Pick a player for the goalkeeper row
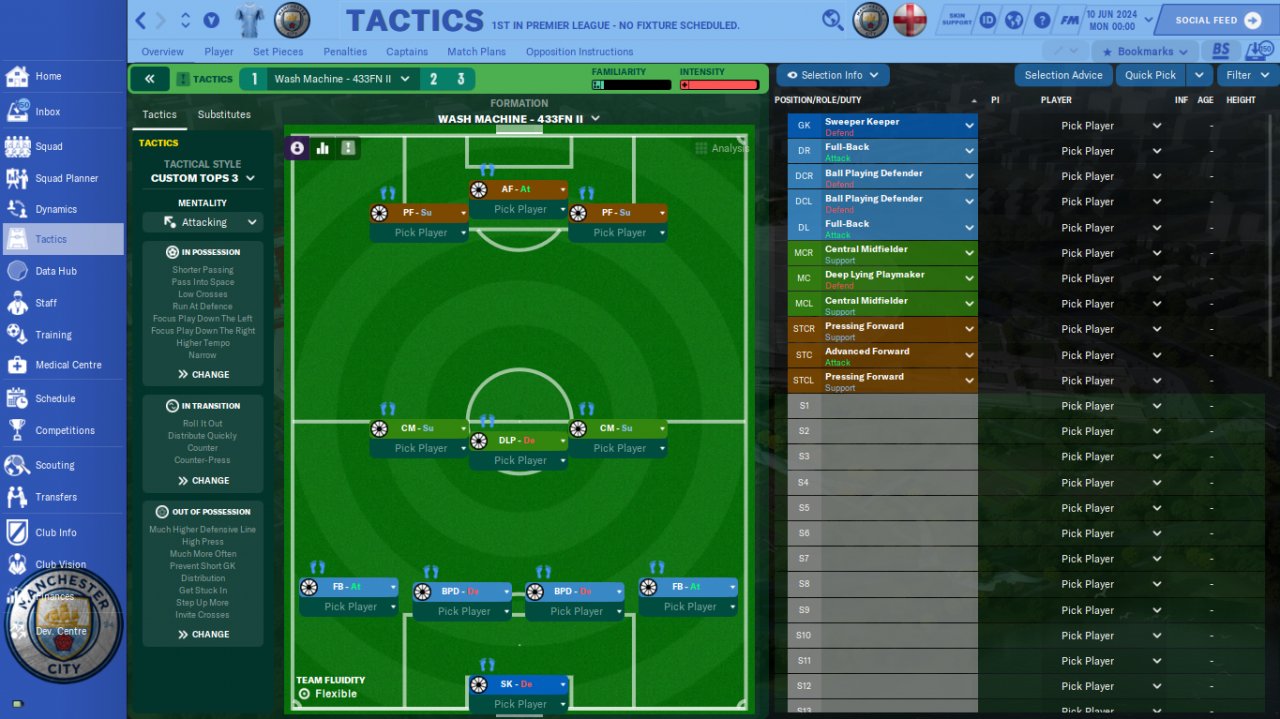The image size is (1280, 719). pyautogui.click(x=1111, y=126)
